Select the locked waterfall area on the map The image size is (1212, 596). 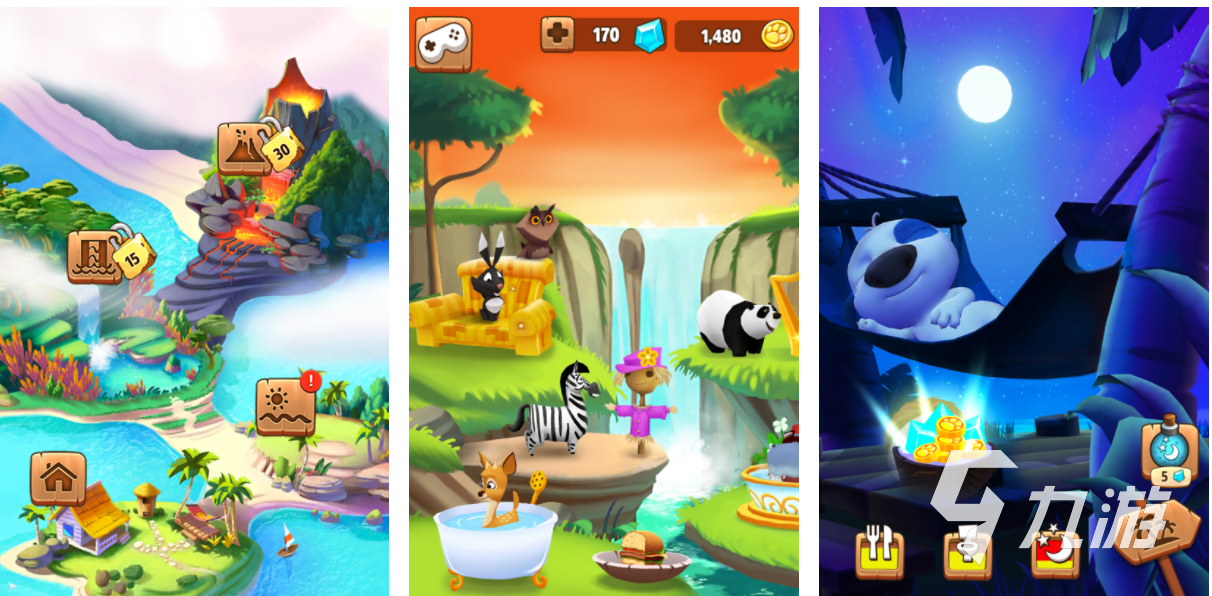click(95, 255)
